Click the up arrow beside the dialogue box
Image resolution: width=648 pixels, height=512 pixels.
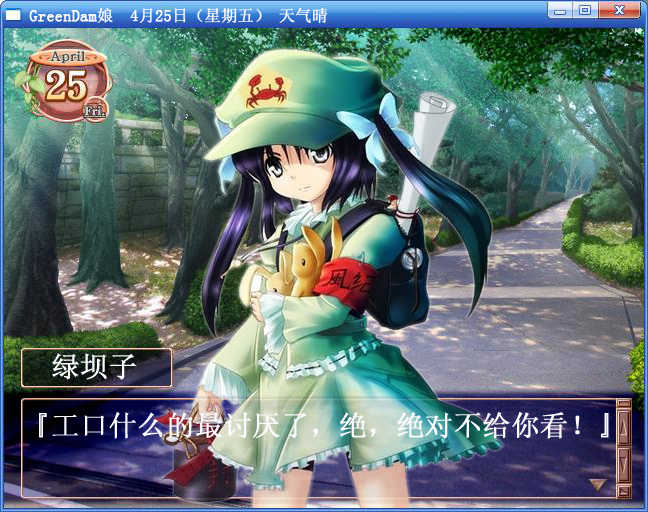coord(623,429)
